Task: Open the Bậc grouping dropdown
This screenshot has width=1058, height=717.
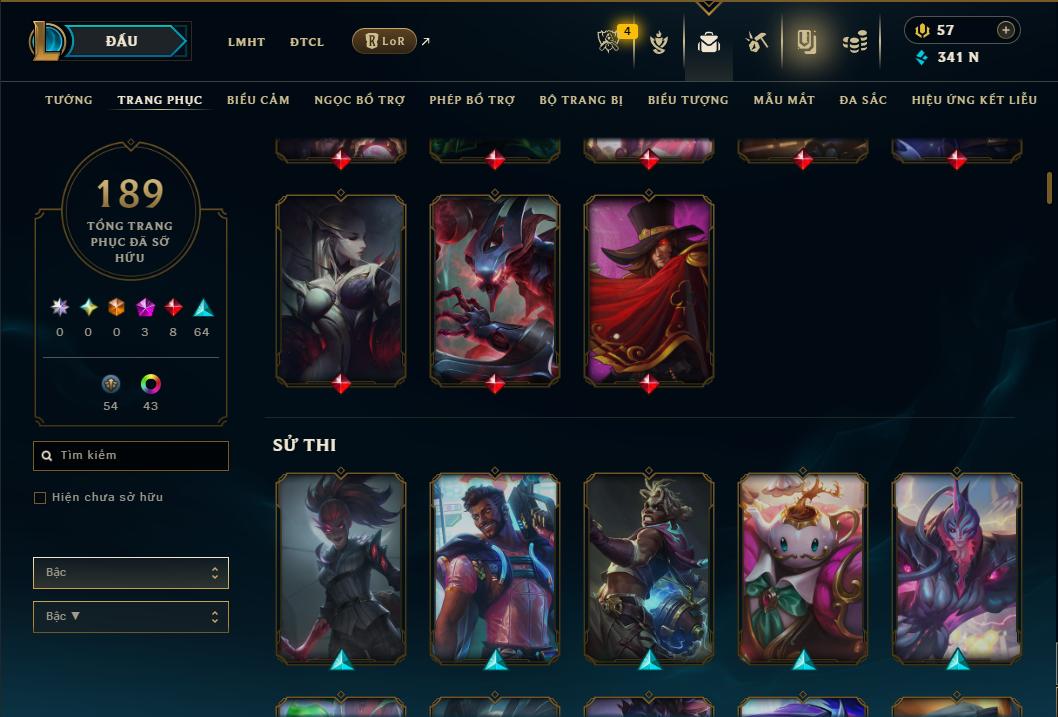Action: 131,573
